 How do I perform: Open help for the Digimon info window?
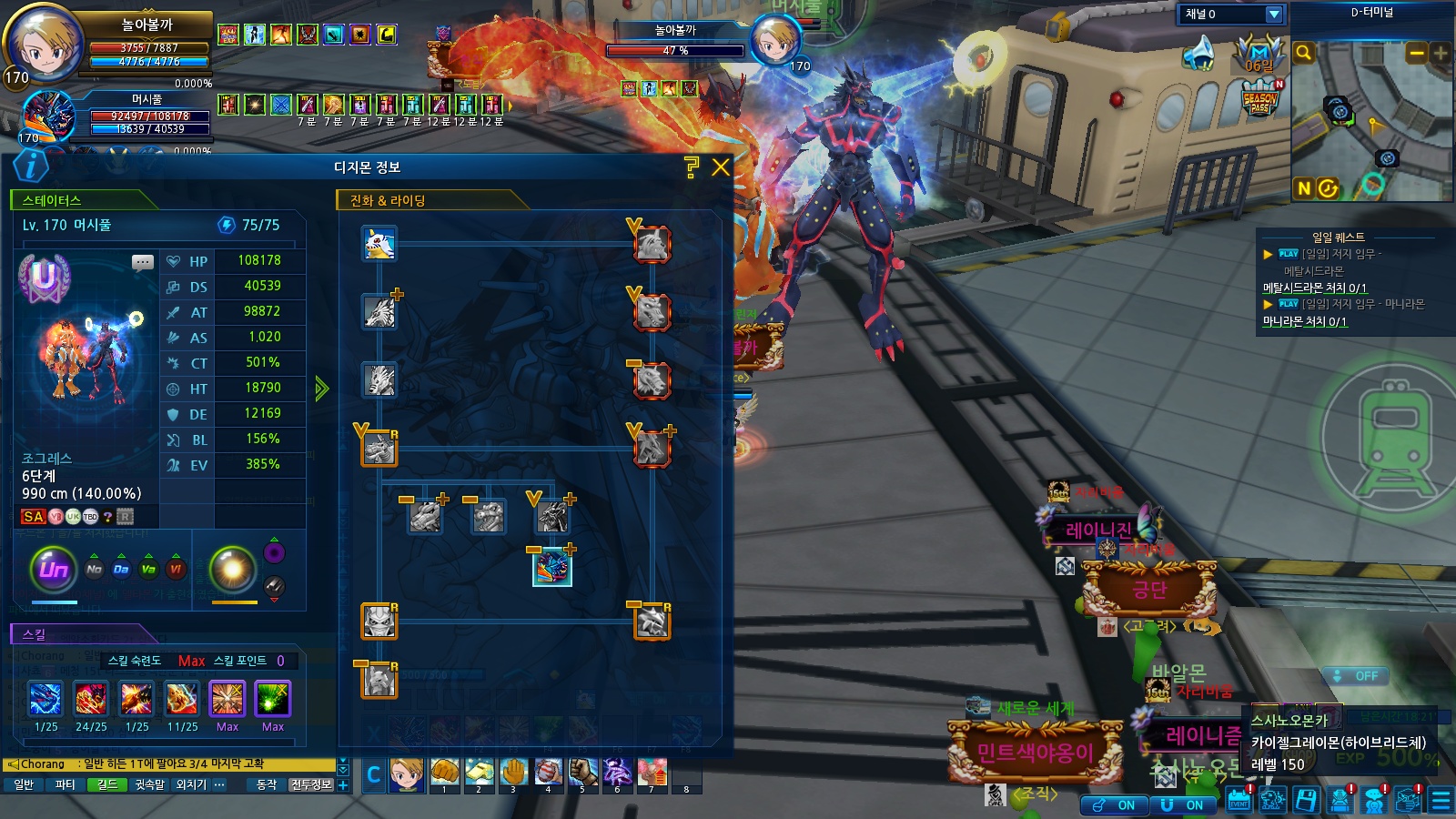tap(692, 167)
